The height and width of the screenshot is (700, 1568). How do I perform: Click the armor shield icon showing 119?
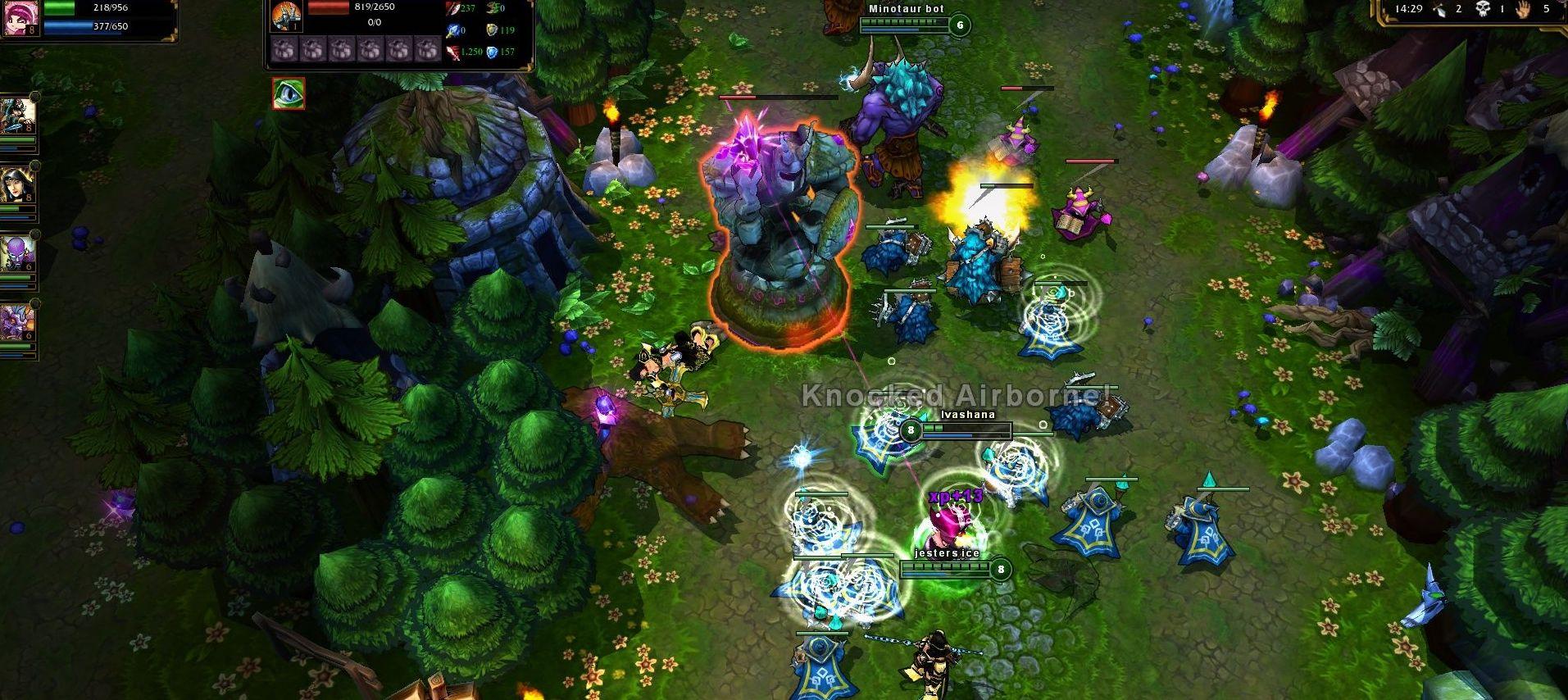(493, 31)
